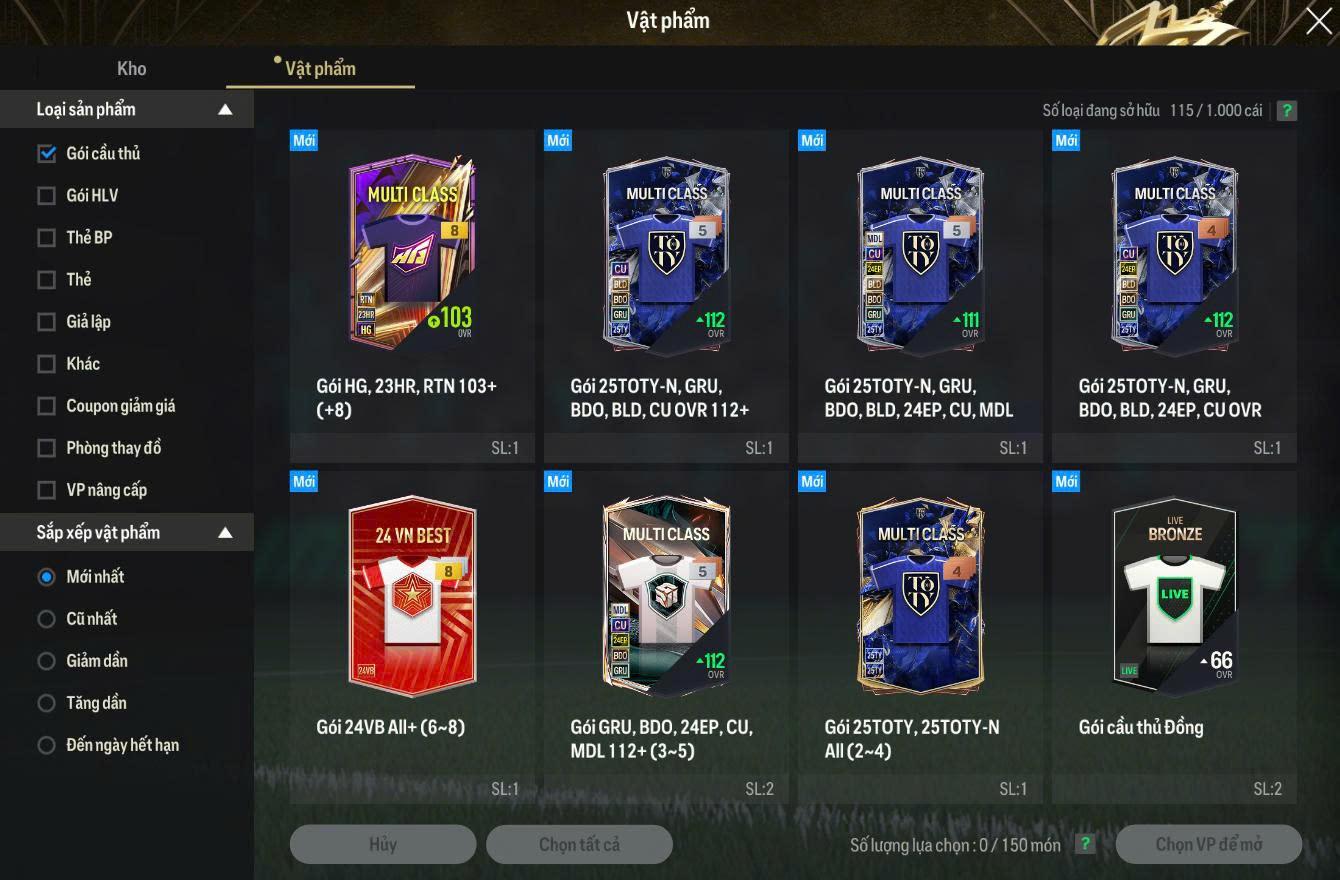The width and height of the screenshot is (1340, 880).
Task: Uncheck the Gói cầu thủ filter
Action: tap(46, 153)
